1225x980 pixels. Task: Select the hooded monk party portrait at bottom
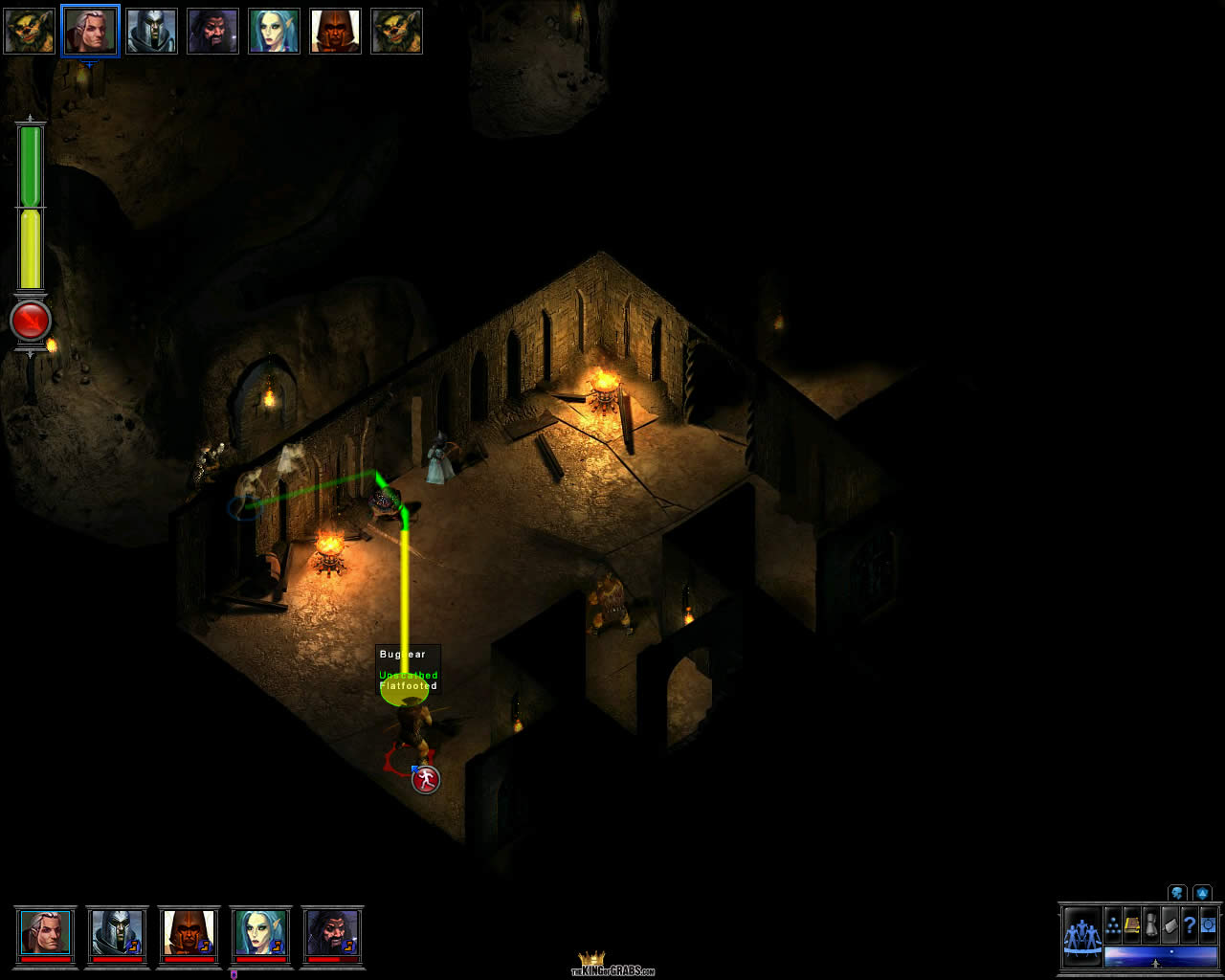tap(189, 933)
